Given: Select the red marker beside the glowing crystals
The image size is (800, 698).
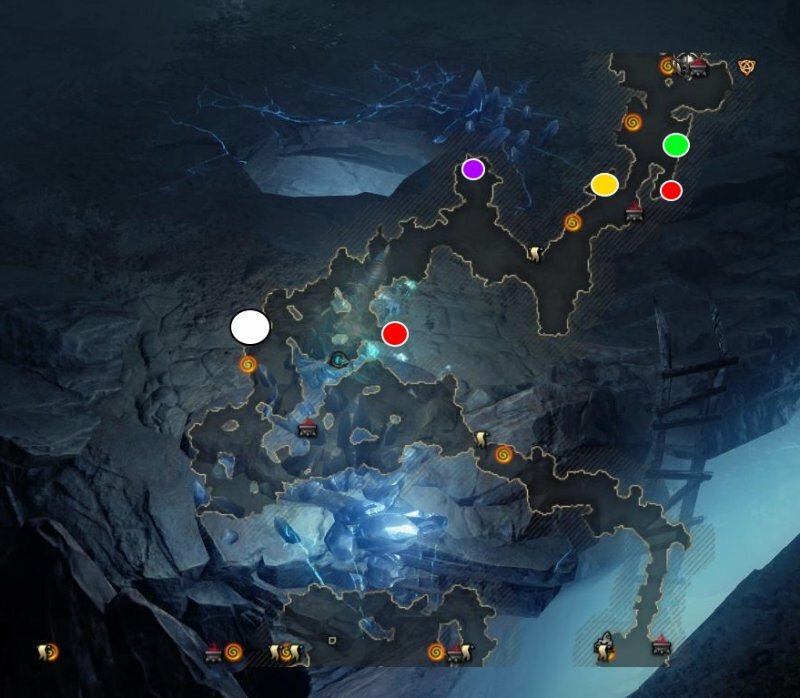Looking at the screenshot, I should 395,334.
